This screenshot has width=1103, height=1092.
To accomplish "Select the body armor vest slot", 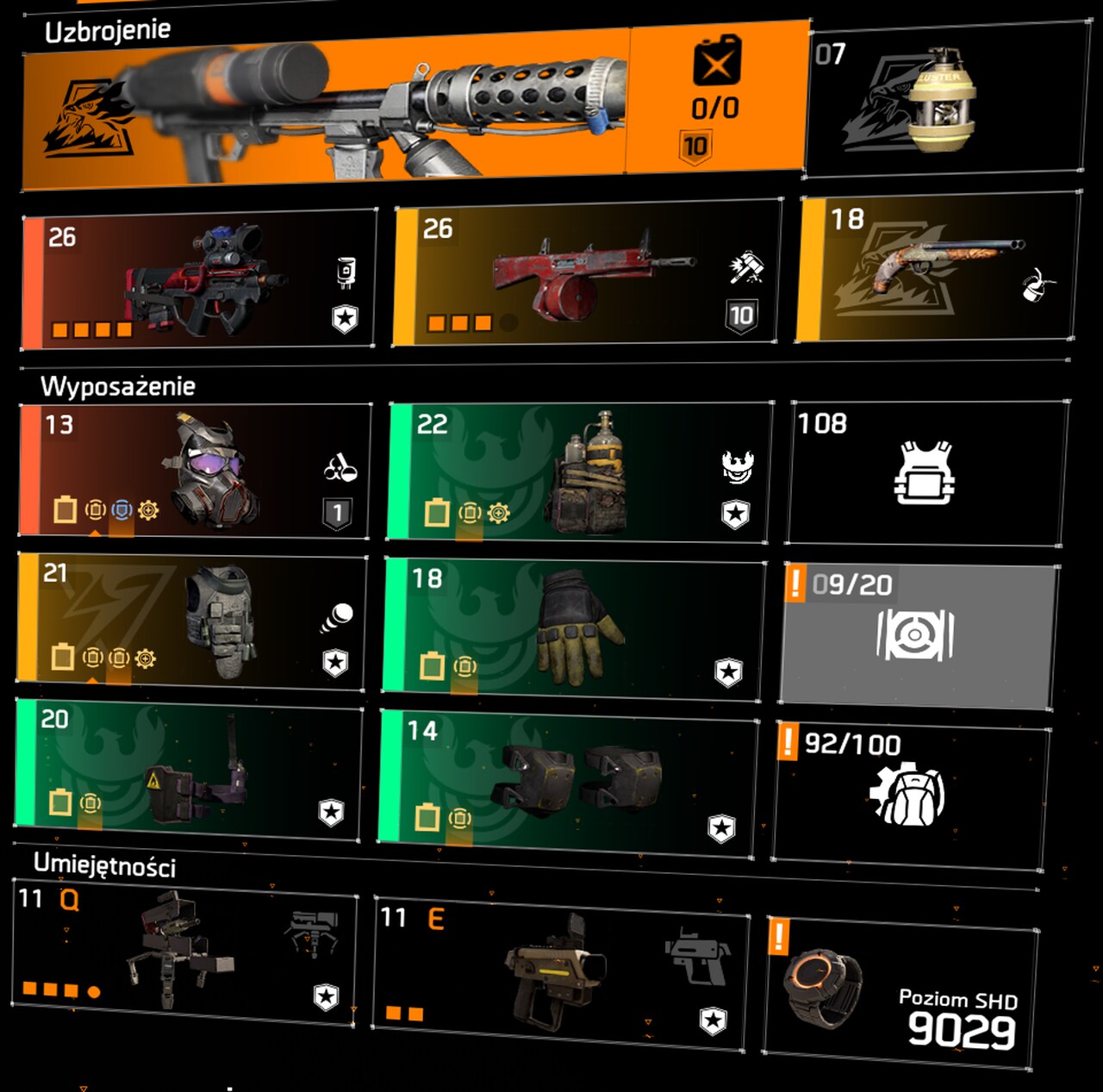I will [x=191, y=621].
